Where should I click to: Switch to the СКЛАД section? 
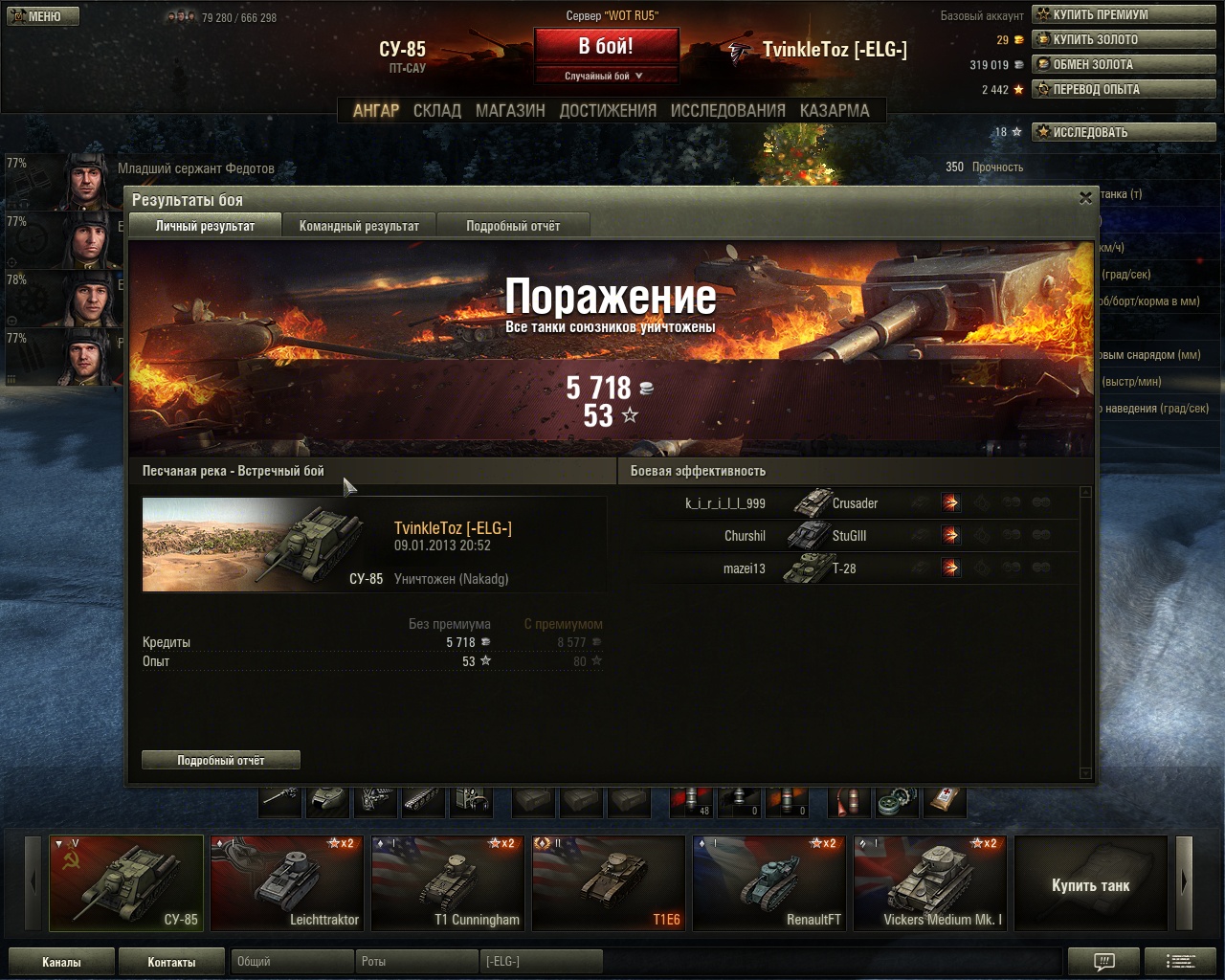(436, 111)
